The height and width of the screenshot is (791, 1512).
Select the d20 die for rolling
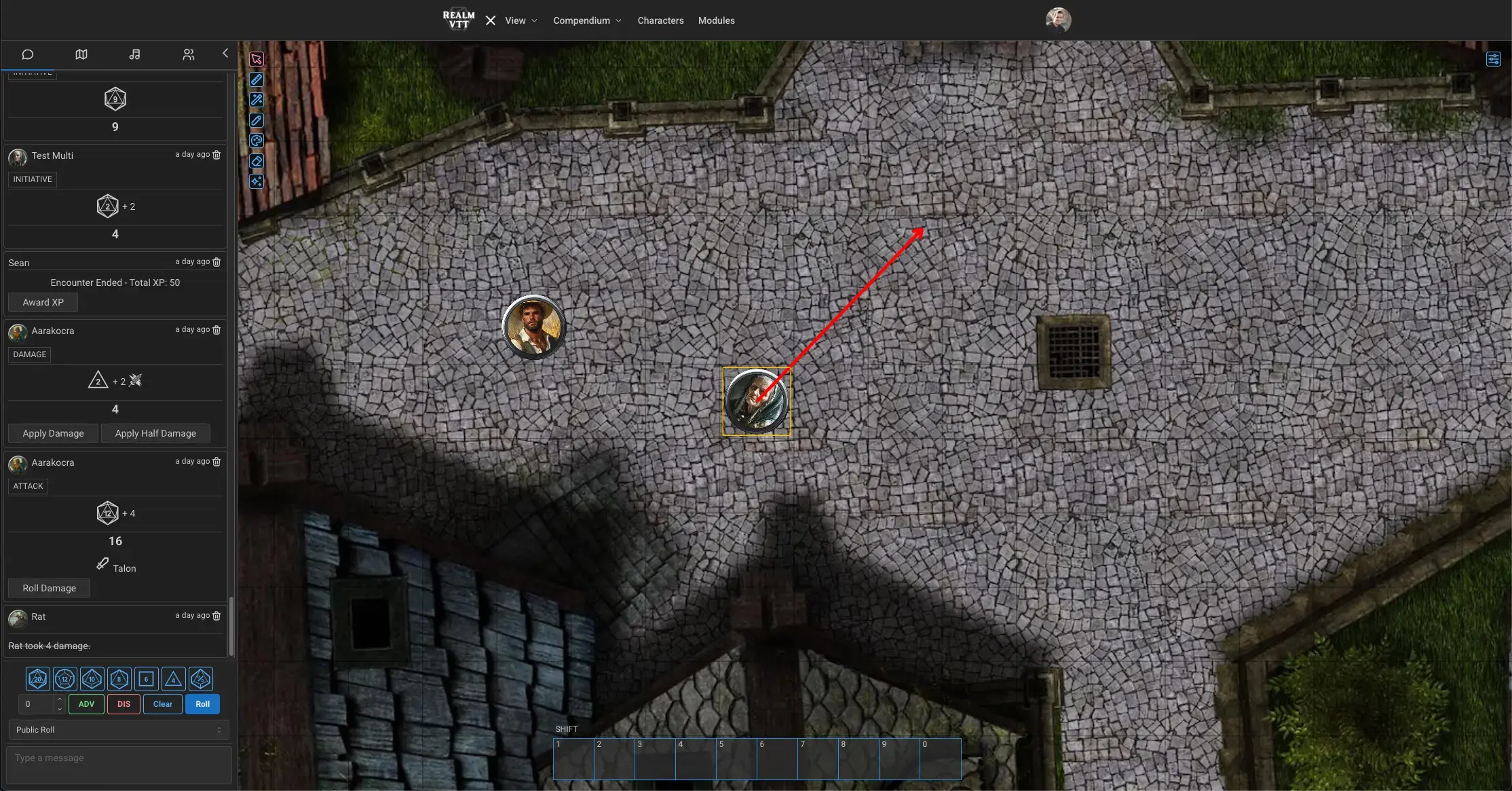(x=37, y=678)
